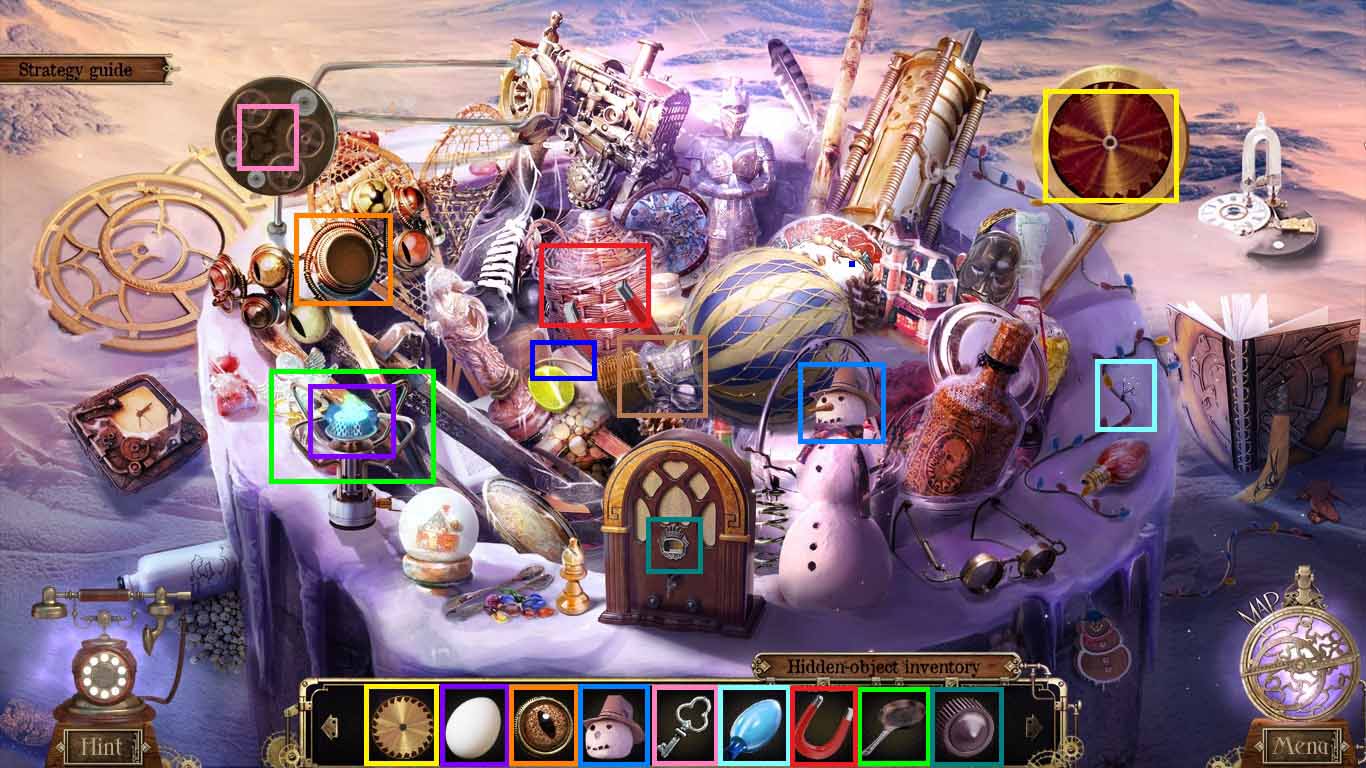This screenshot has width=1366, height=768.
Task: Open the Strategy guide banner
Action: click(x=75, y=69)
